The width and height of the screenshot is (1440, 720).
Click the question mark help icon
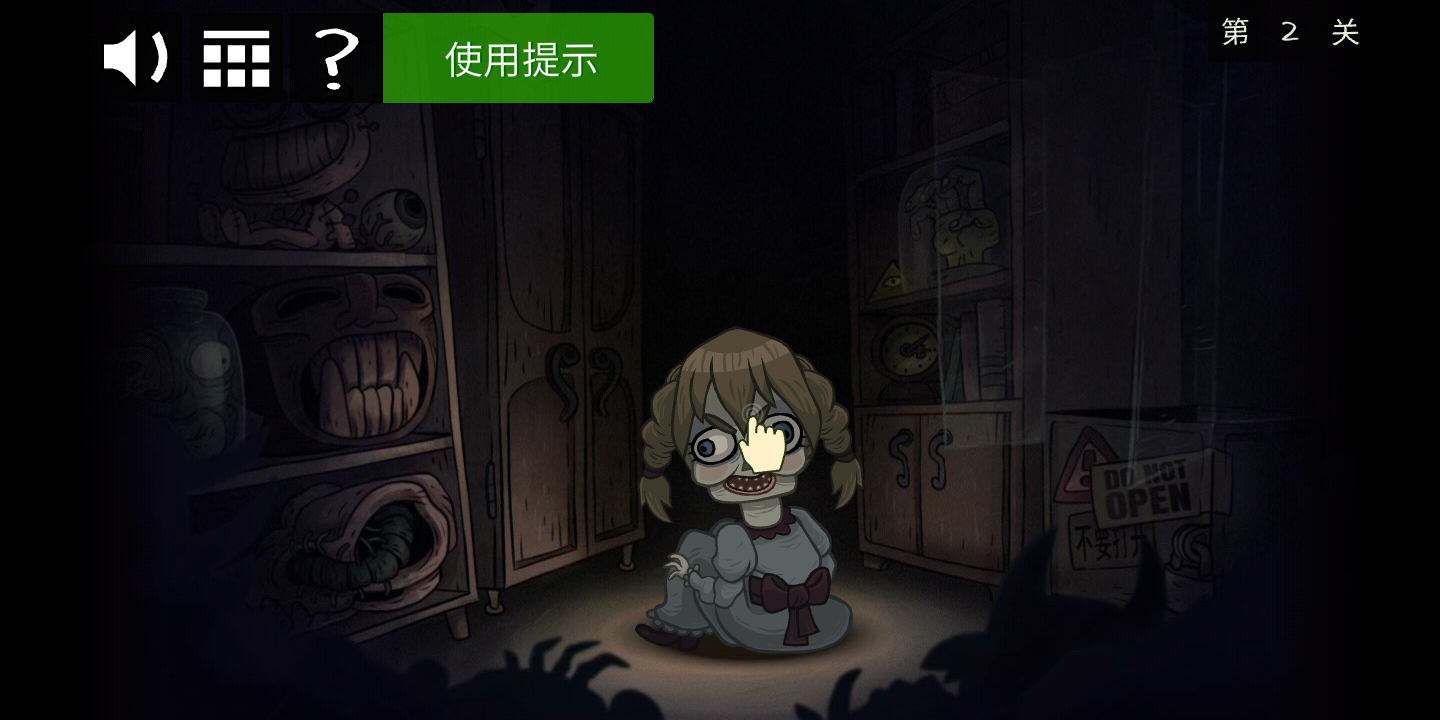335,57
